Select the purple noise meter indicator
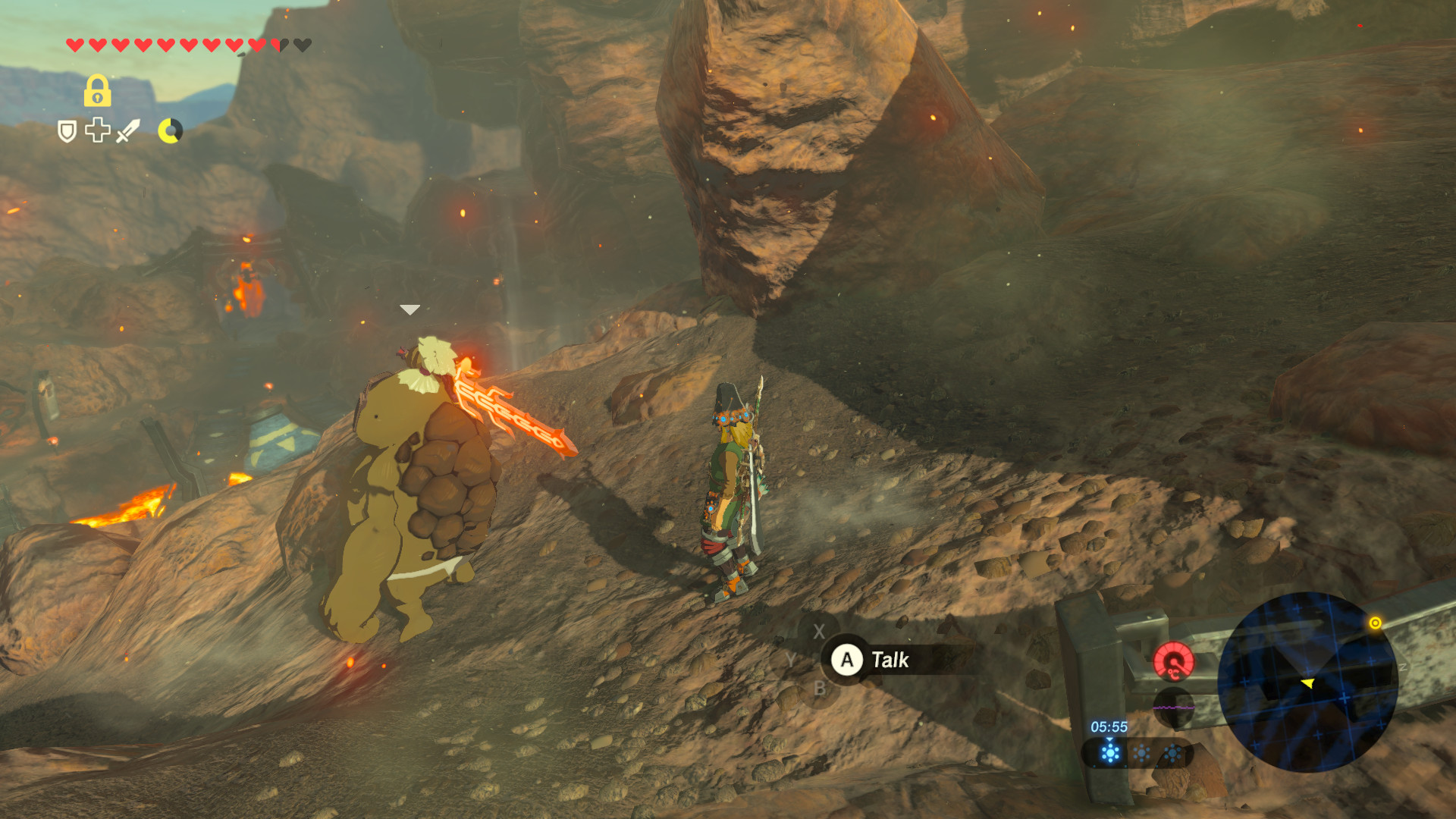1456x819 pixels. tap(1173, 708)
